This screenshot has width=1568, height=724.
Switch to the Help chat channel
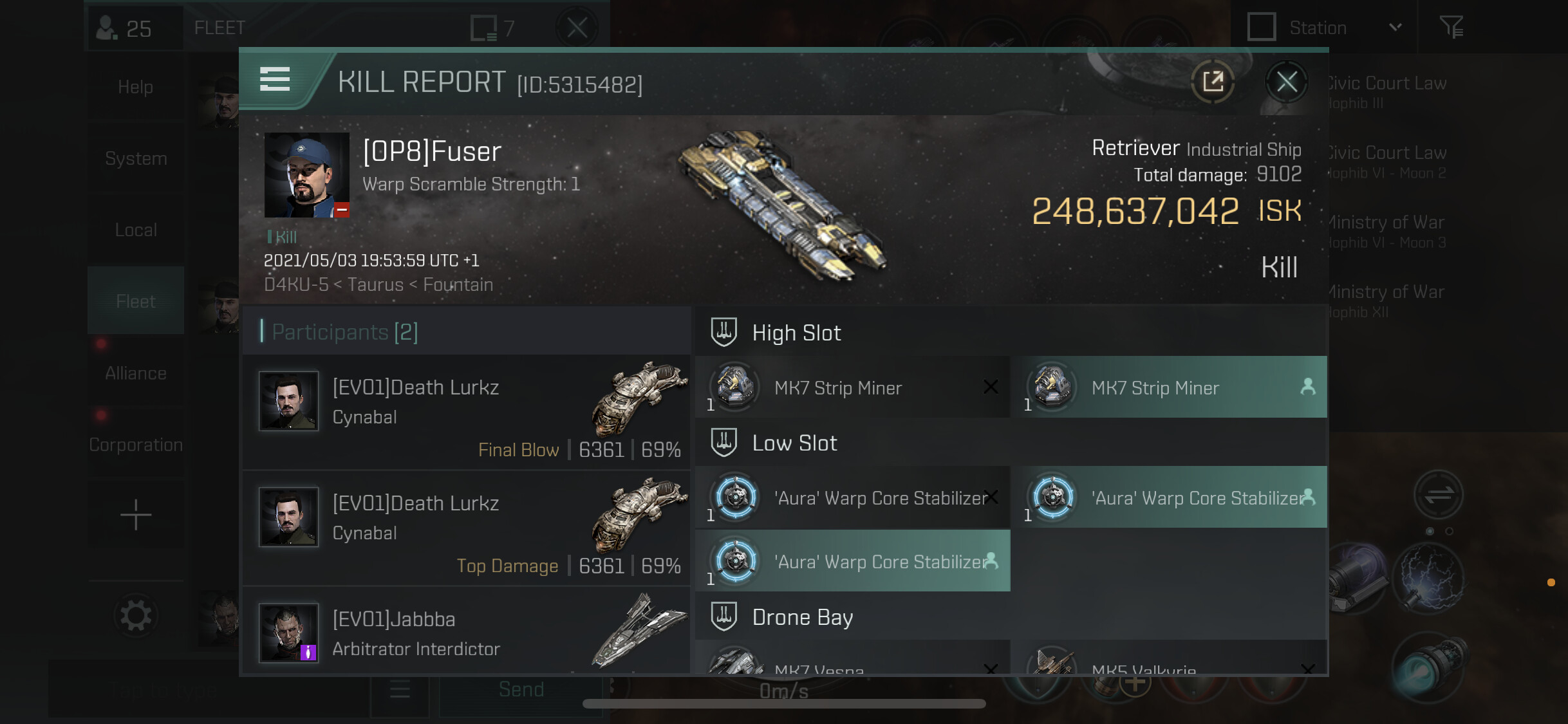click(135, 87)
